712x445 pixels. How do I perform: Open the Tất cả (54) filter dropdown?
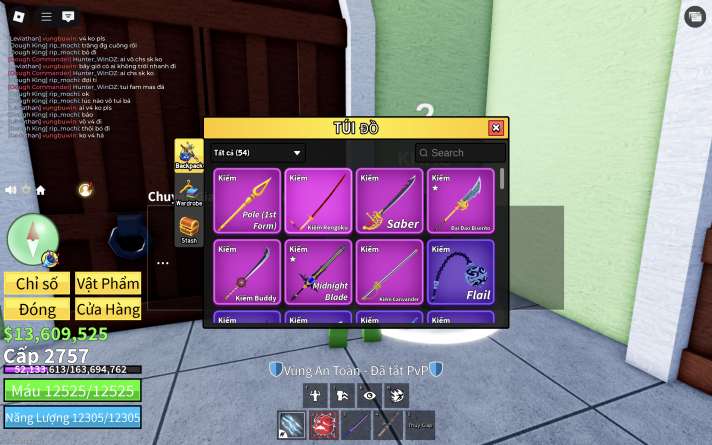coord(257,153)
